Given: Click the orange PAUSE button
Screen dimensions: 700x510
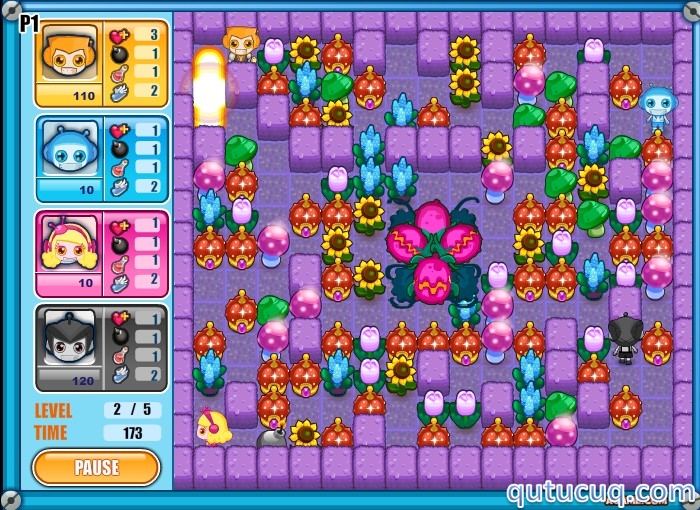Looking at the screenshot, I should point(96,467).
